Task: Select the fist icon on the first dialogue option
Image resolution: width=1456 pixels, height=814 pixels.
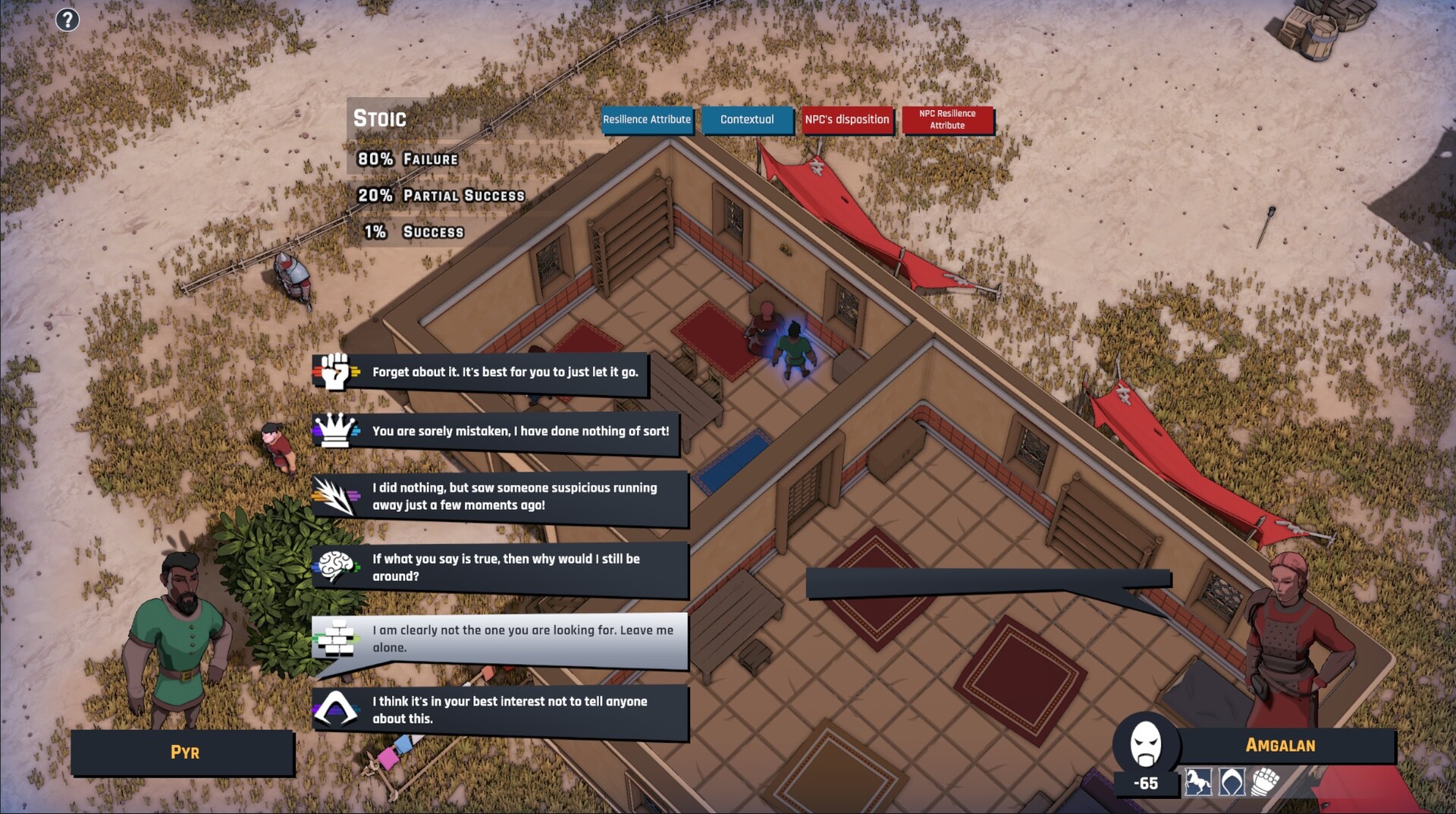Action: (334, 372)
